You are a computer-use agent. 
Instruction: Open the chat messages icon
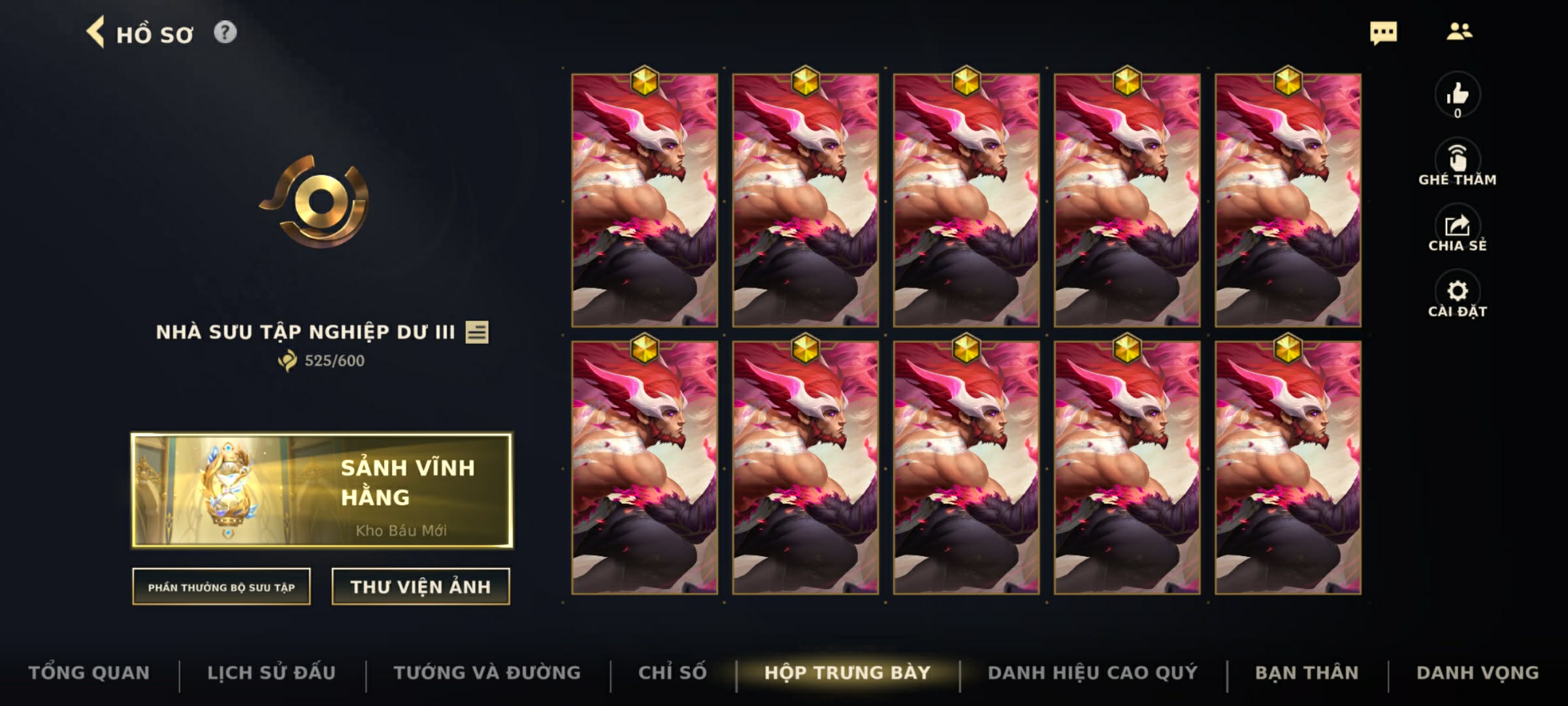[1385, 32]
